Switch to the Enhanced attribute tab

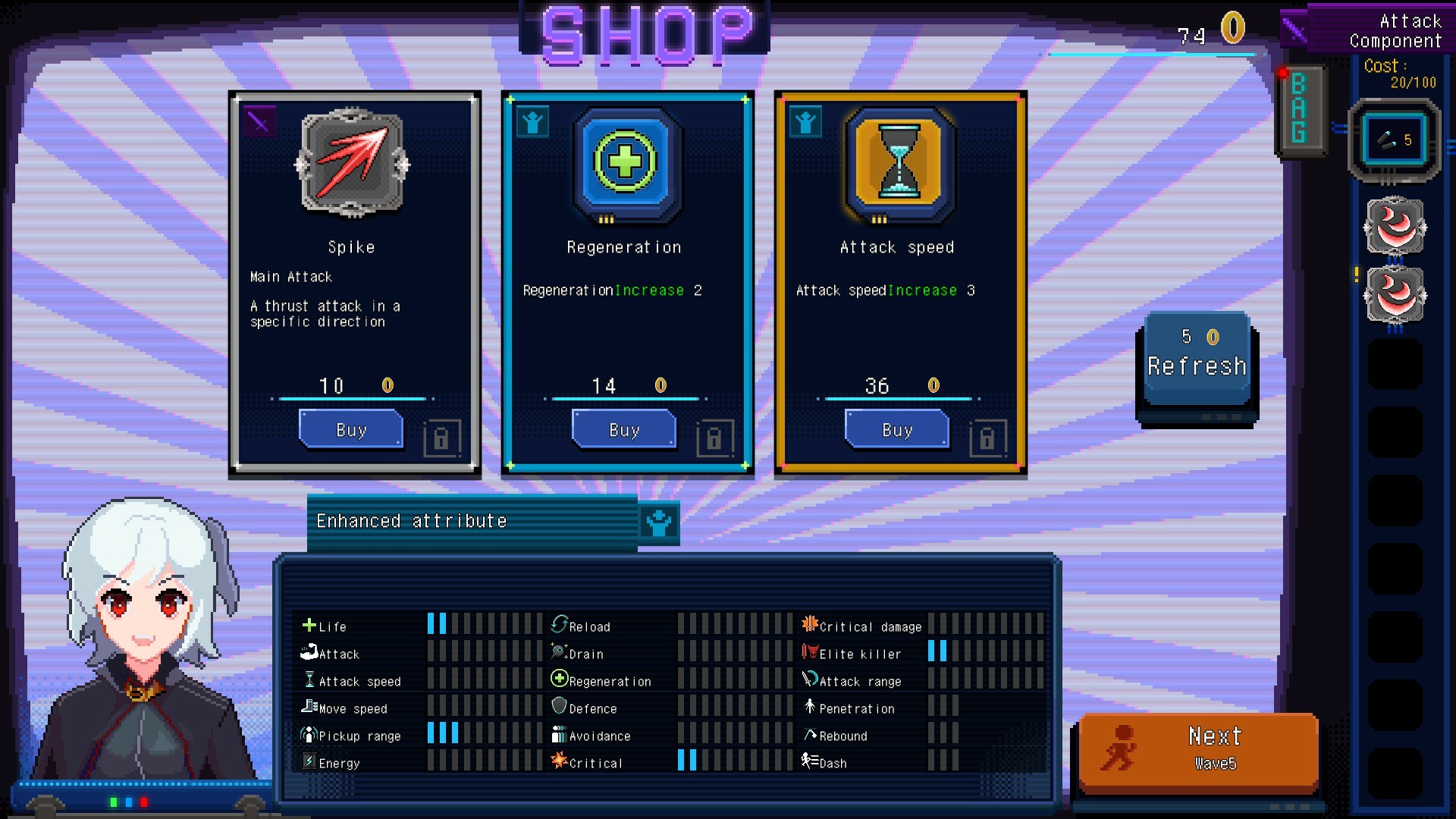(x=412, y=521)
